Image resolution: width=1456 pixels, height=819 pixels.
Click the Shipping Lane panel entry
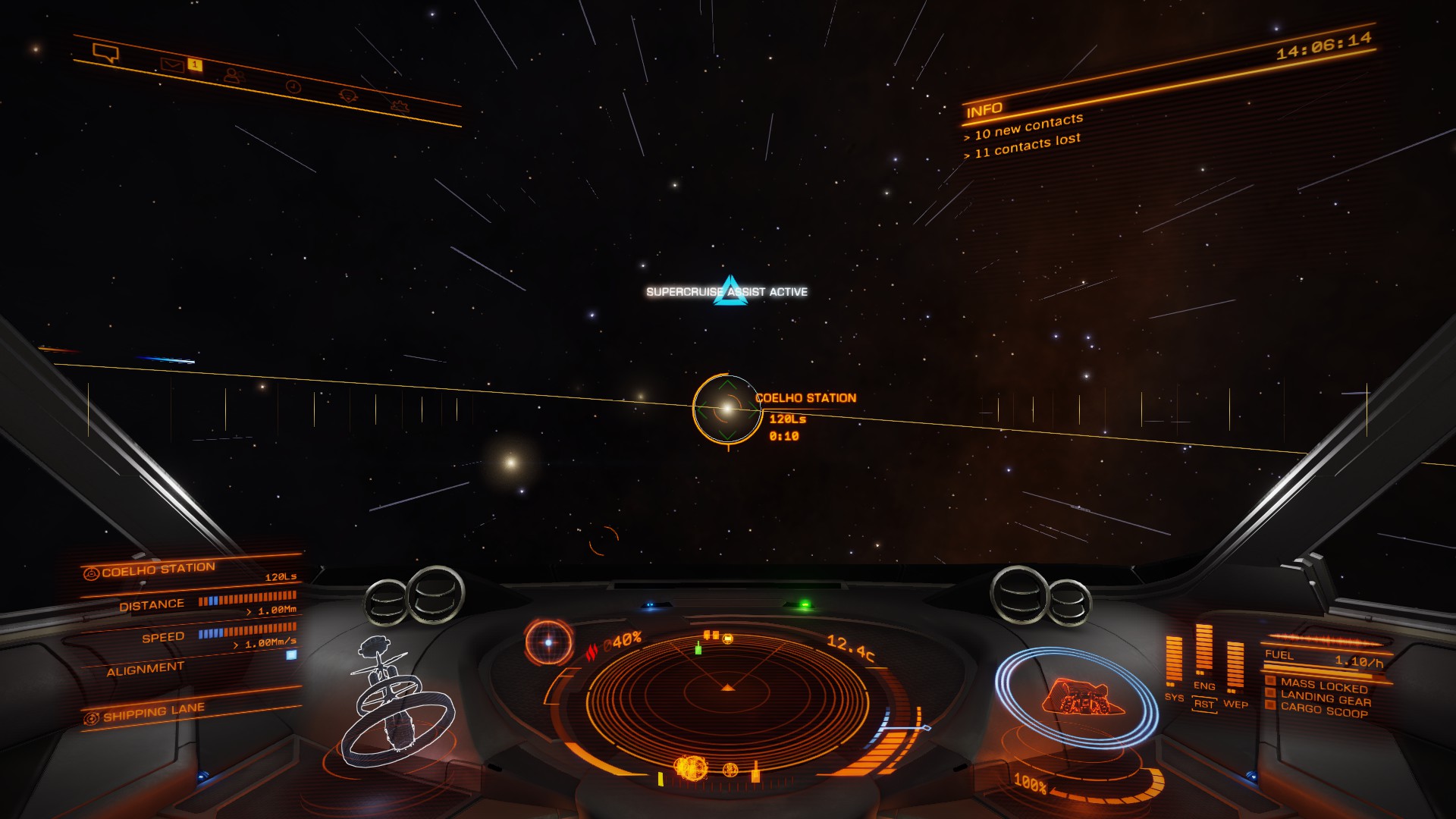pyautogui.click(x=154, y=712)
